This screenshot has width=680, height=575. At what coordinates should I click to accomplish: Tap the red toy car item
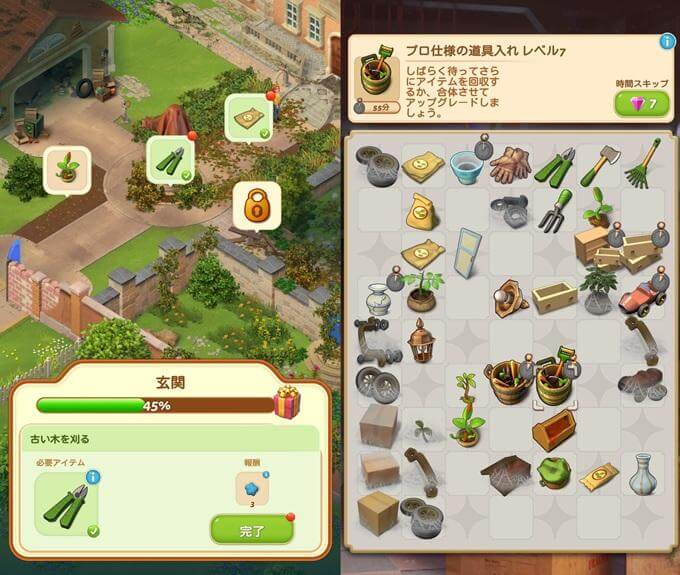click(641, 295)
